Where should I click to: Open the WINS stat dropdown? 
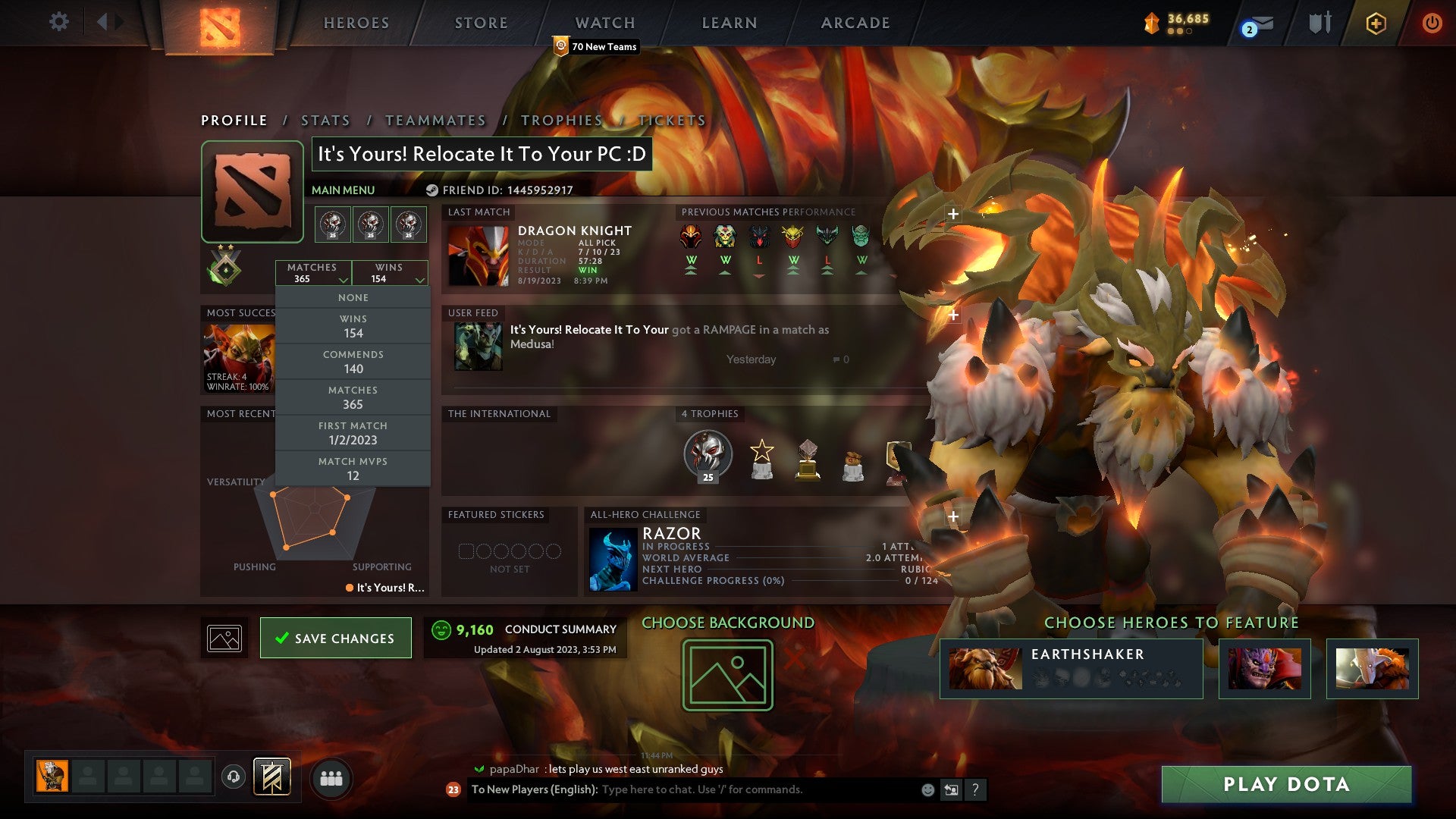coord(390,273)
